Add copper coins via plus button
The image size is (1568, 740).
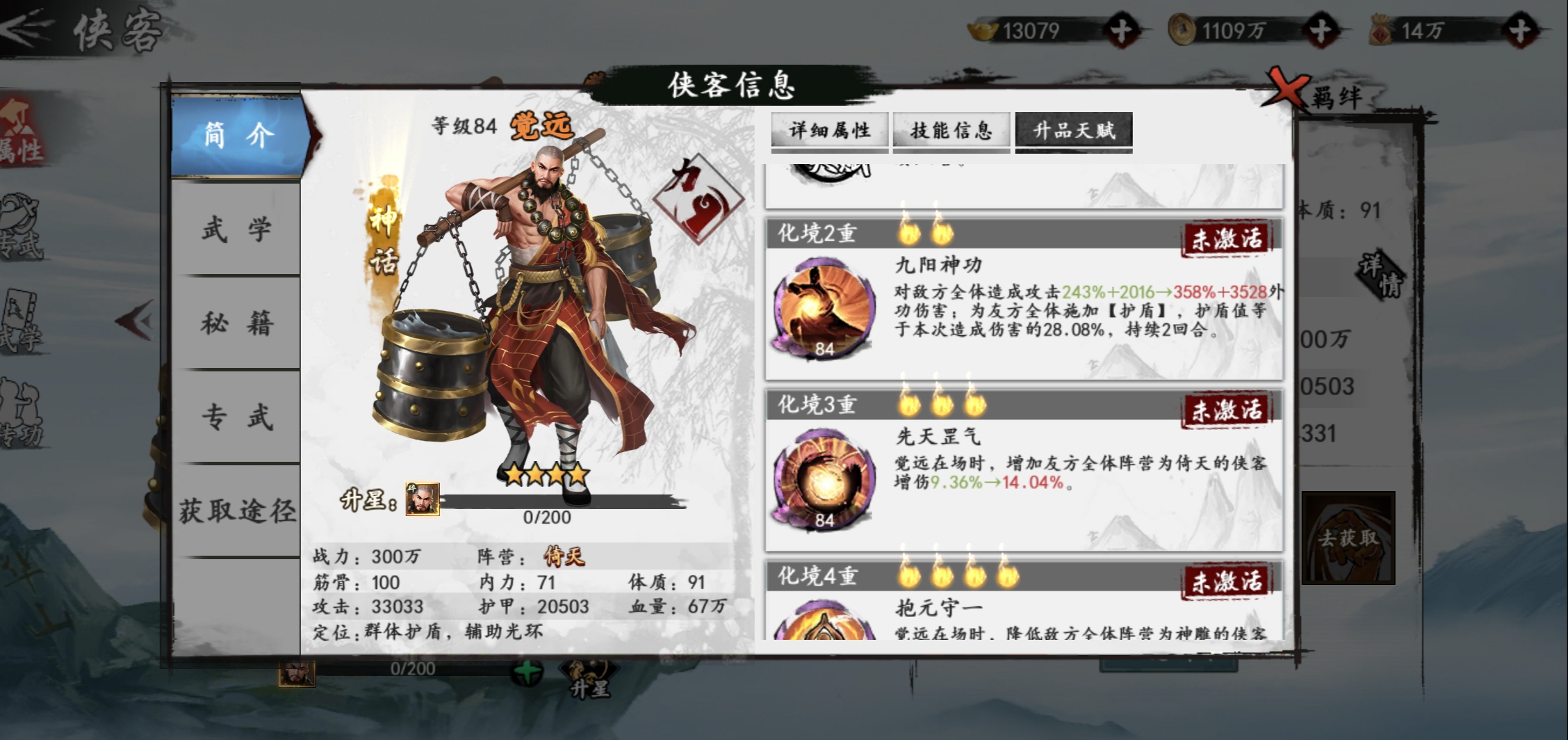pyautogui.click(x=1320, y=31)
